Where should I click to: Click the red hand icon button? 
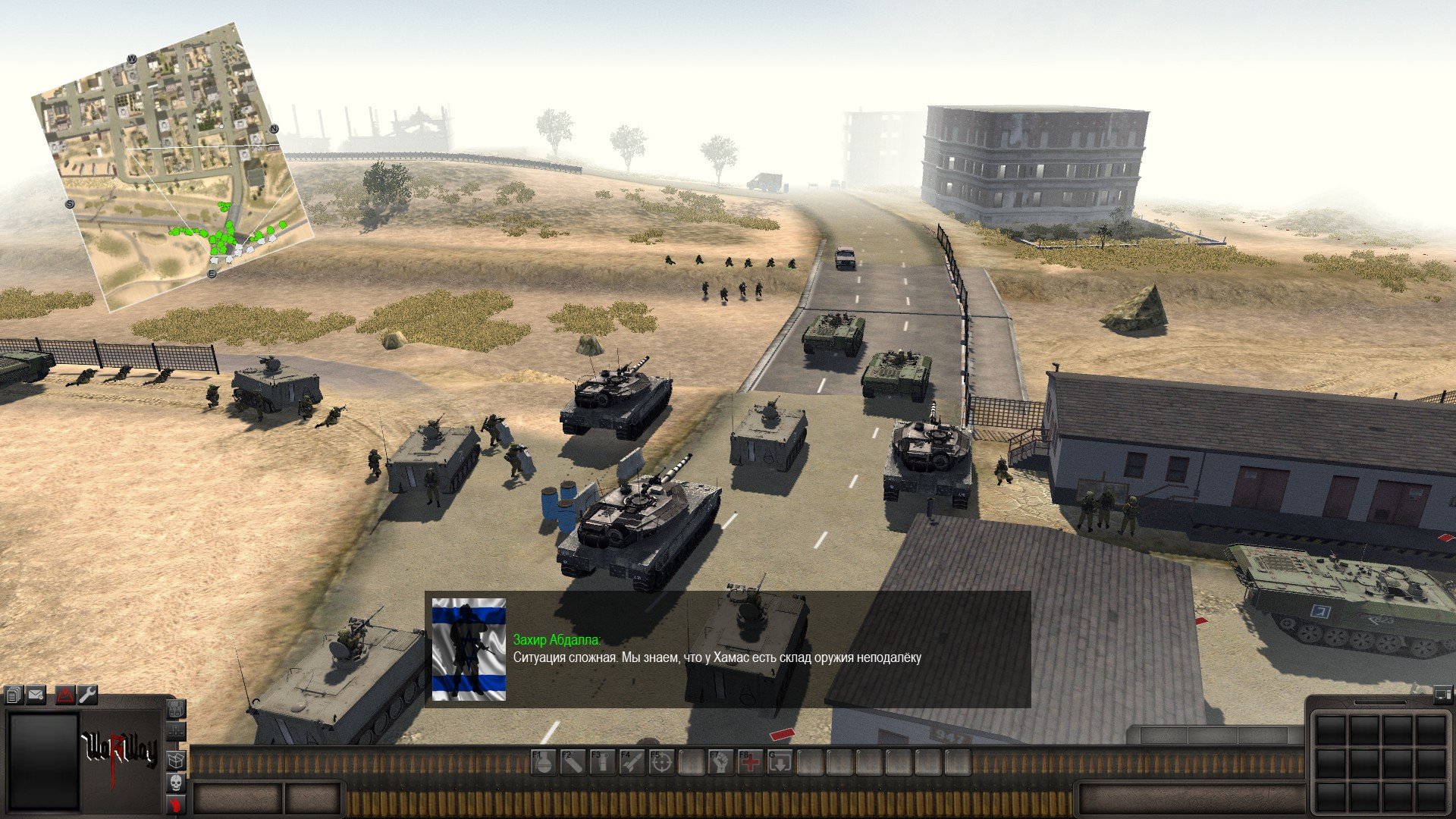[176, 805]
